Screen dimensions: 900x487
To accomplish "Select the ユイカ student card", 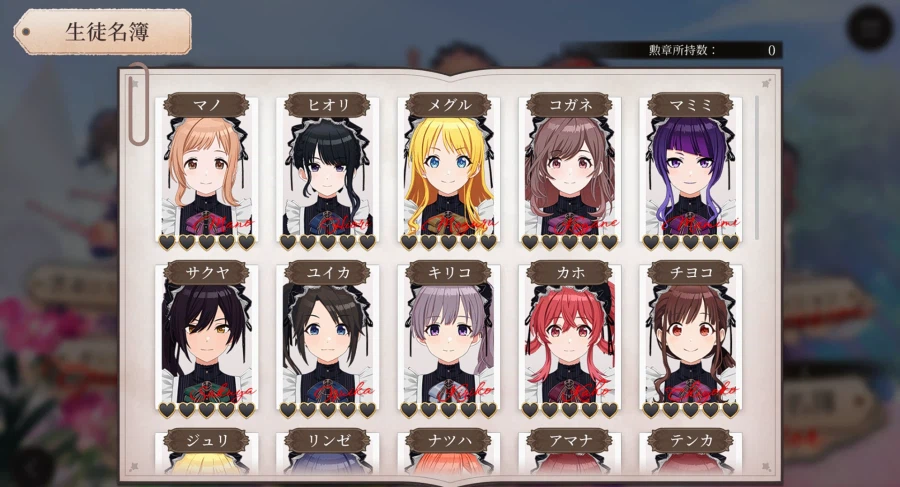I will [327, 338].
